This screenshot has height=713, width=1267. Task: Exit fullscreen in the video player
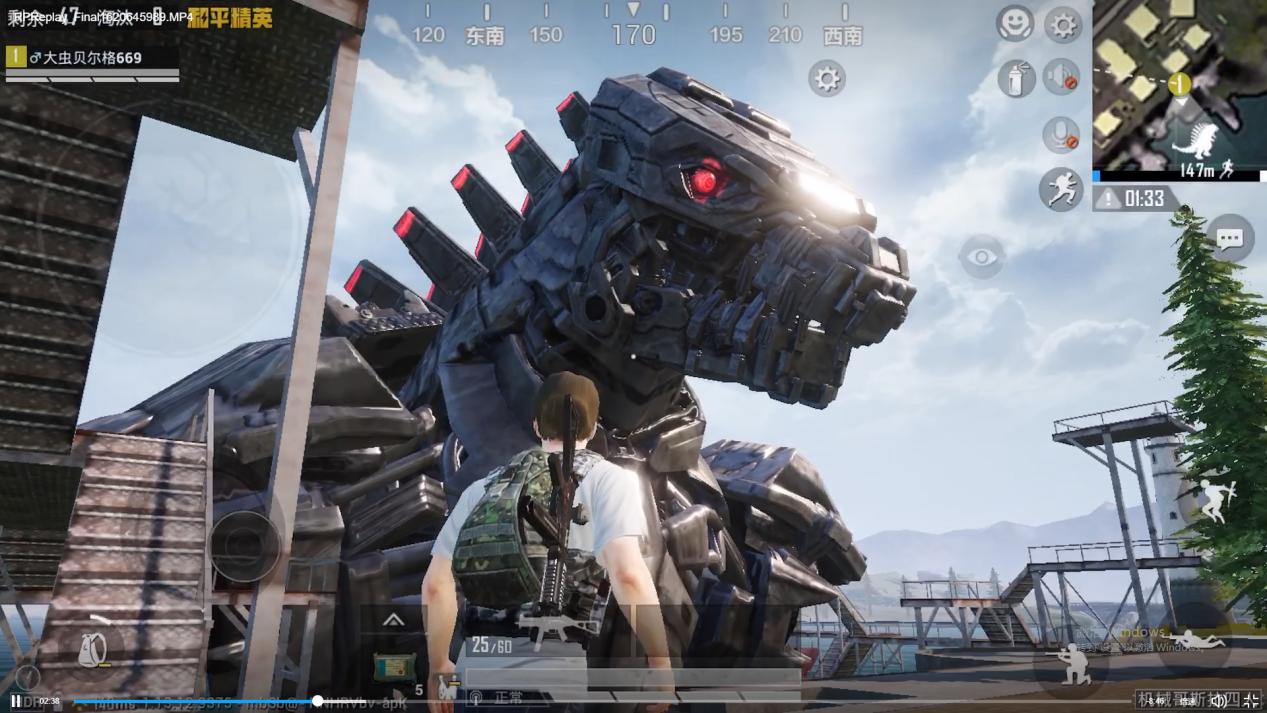point(1250,702)
